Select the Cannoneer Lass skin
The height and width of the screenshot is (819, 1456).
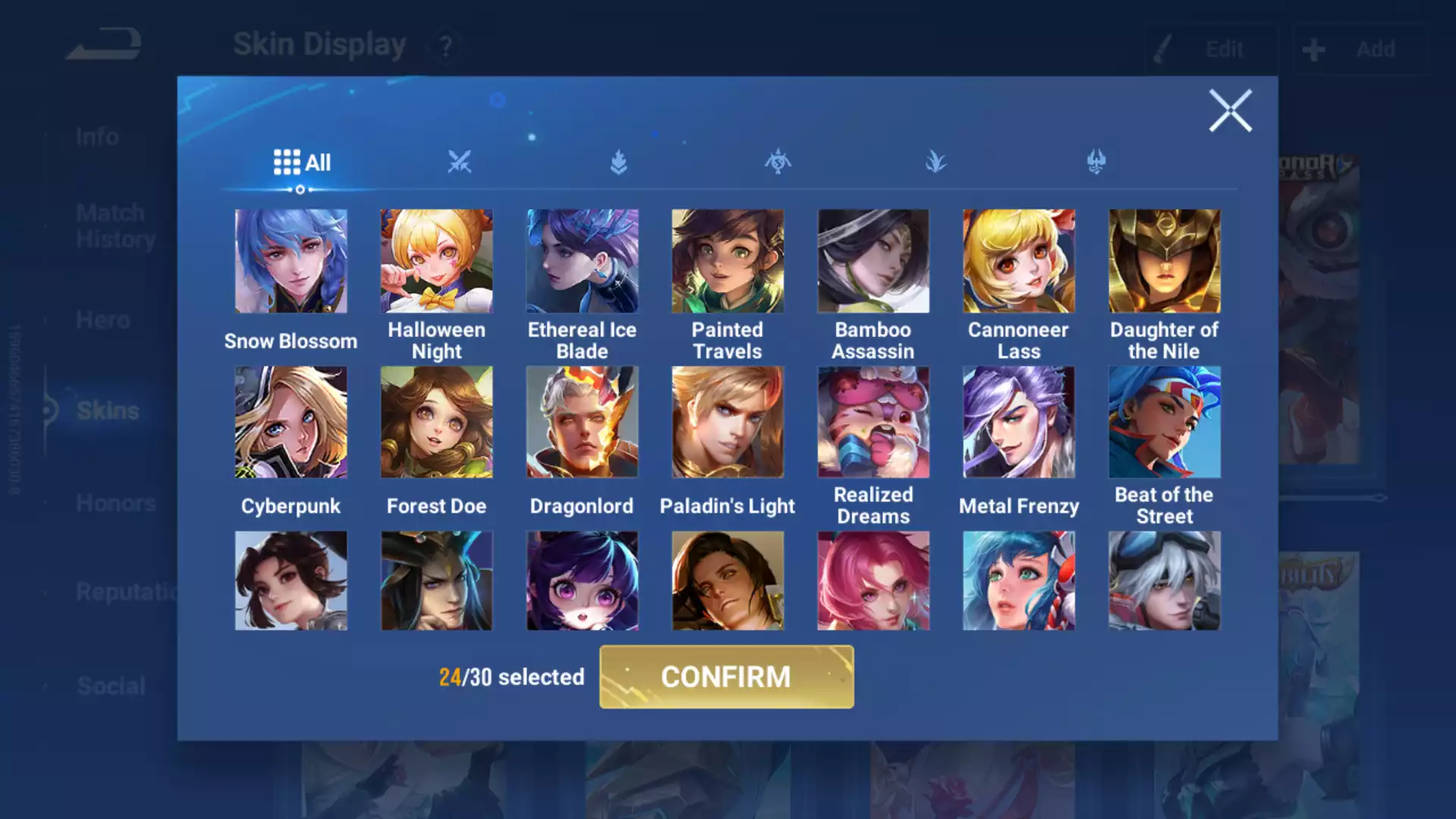[1018, 262]
